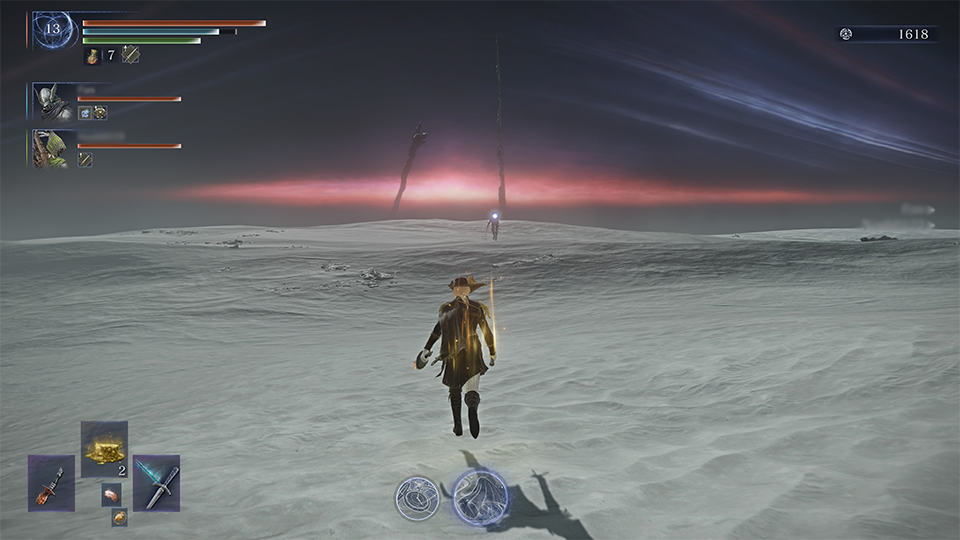This screenshot has width=960, height=540.
Task: Select the green-hooded teammate portrait
Action: coord(48,149)
